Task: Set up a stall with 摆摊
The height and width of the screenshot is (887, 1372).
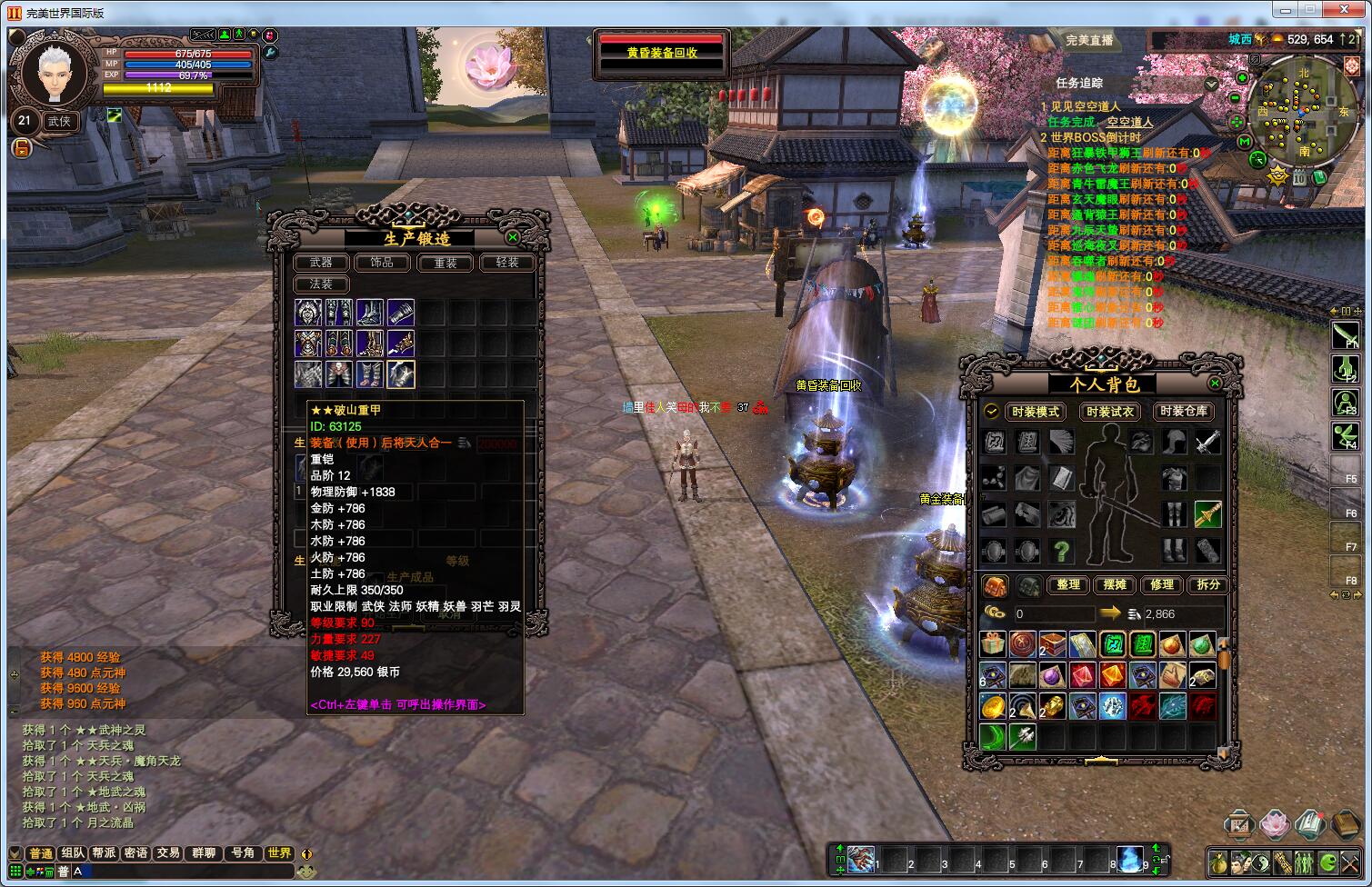Action: point(1115,585)
